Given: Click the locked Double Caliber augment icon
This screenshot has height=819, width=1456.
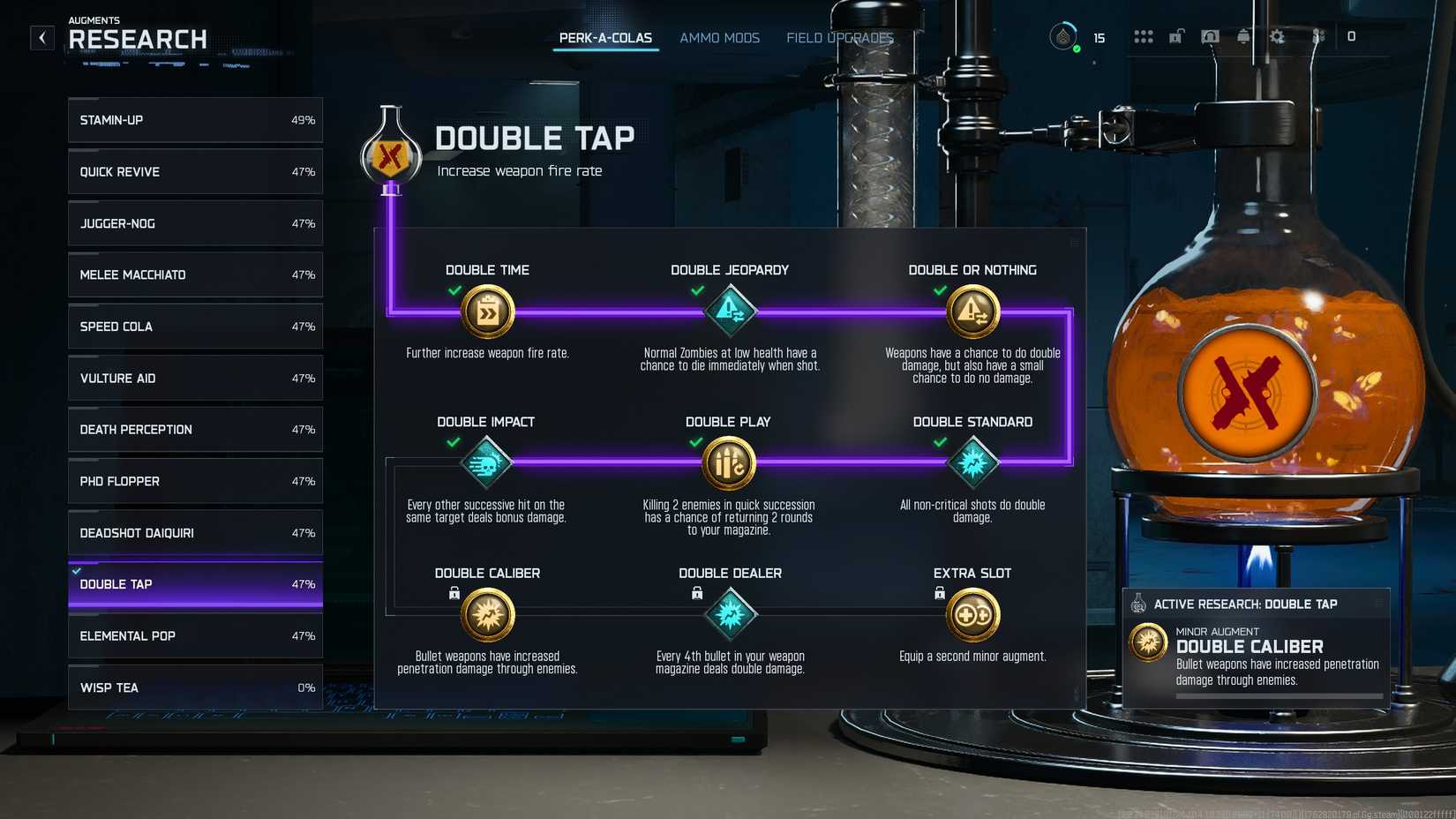Looking at the screenshot, I should point(487,613).
